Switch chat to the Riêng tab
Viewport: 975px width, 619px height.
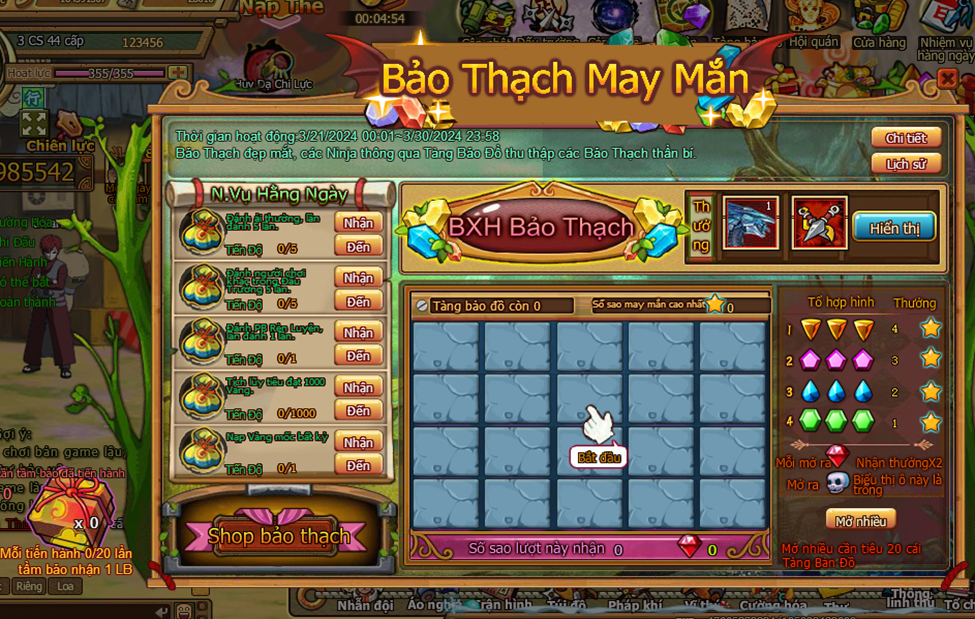tap(28, 586)
